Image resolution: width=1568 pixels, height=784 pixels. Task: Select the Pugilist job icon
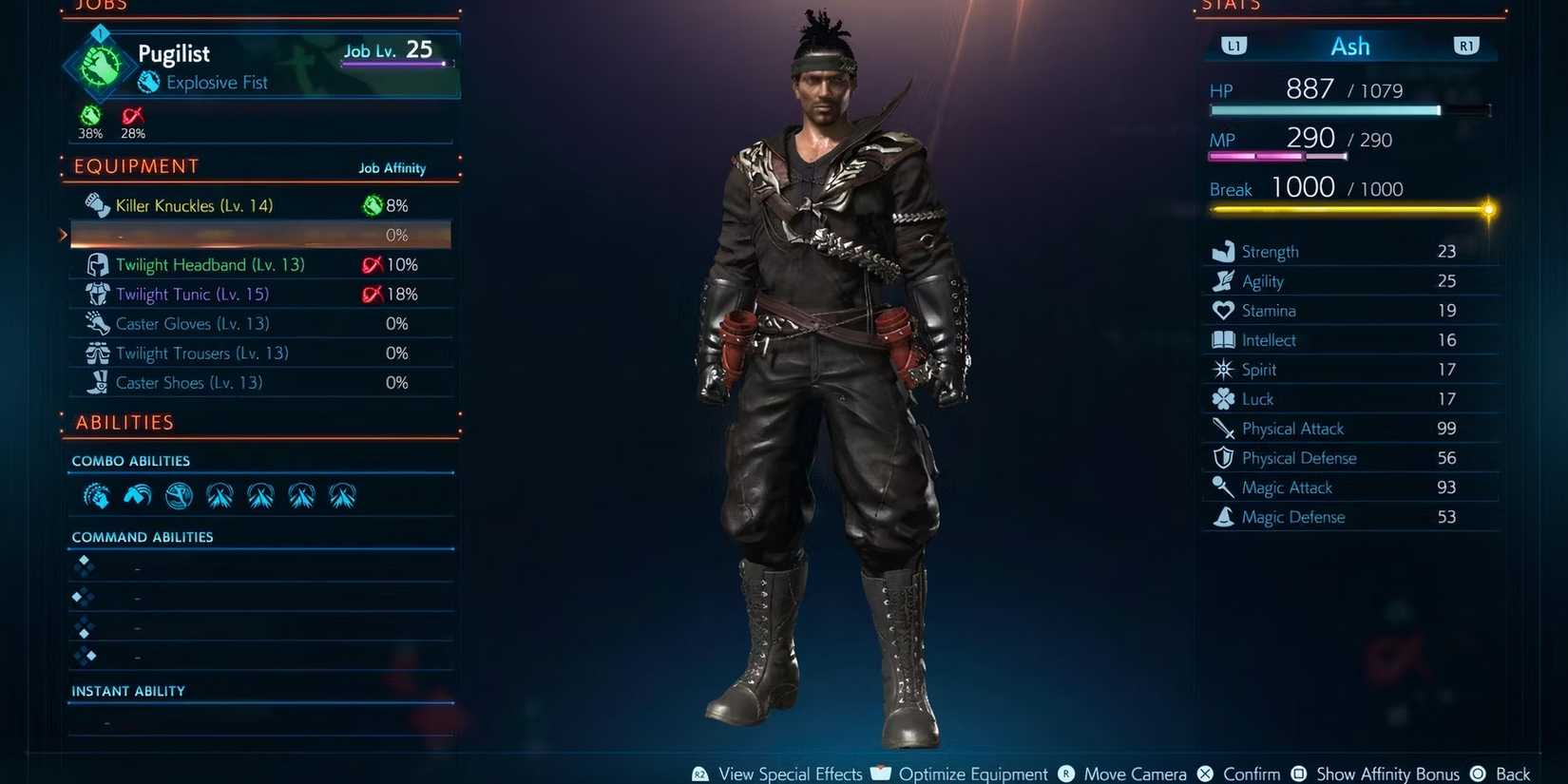(x=99, y=65)
